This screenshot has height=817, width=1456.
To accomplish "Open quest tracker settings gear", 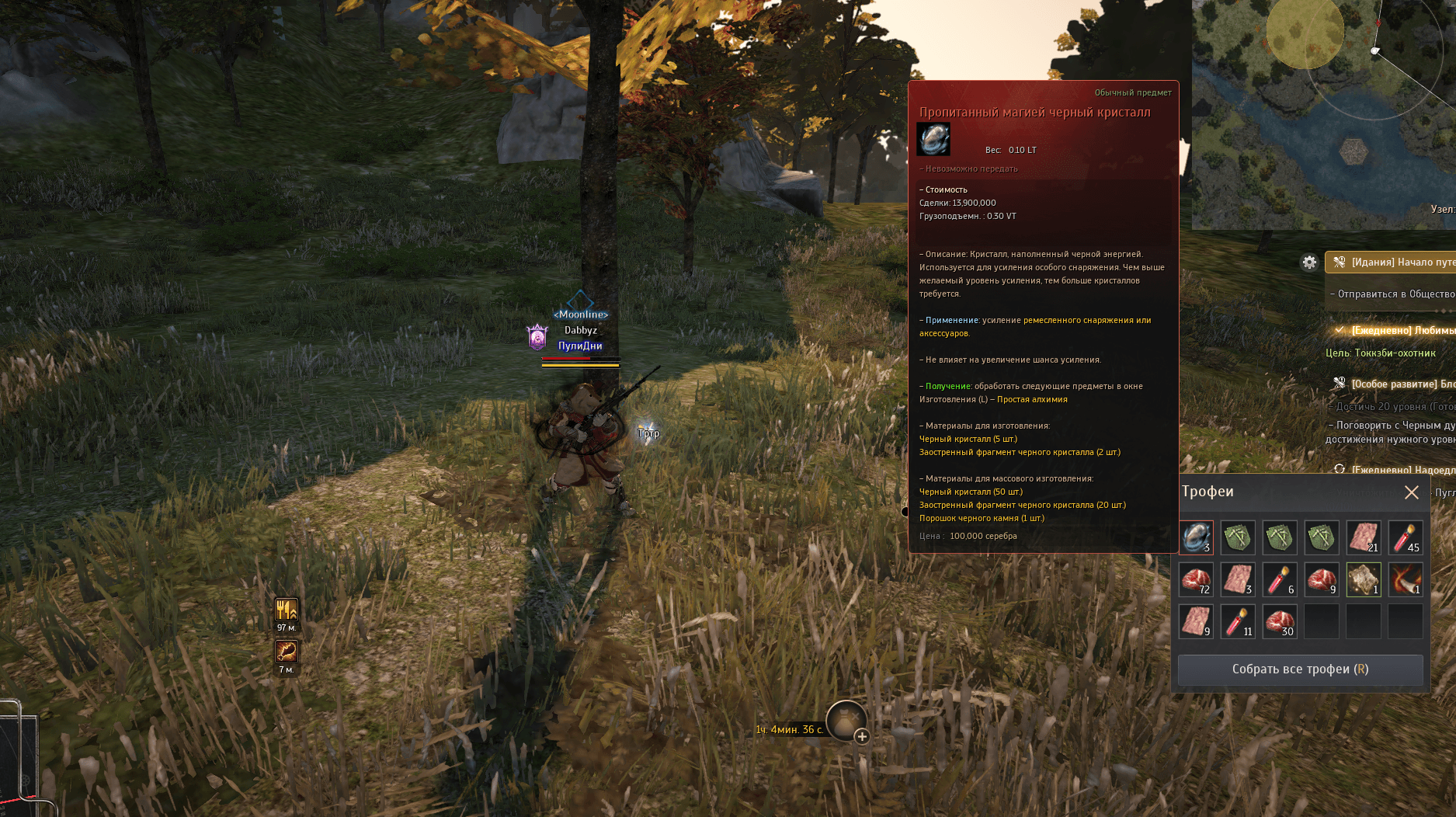I will [1309, 262].
